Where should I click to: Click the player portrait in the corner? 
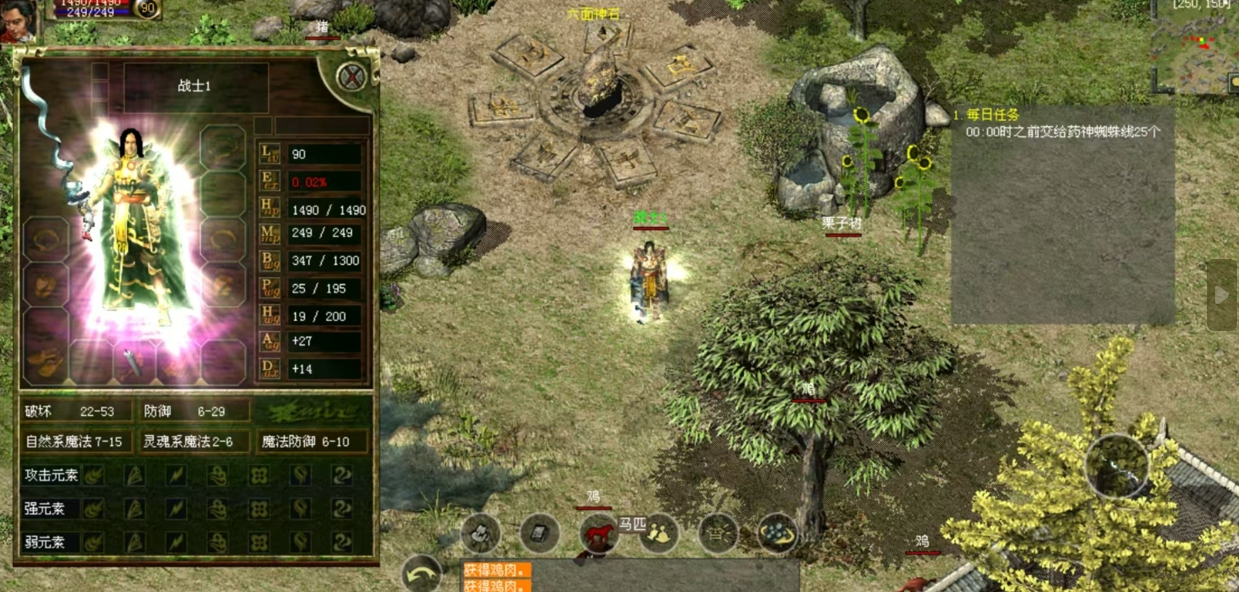tap(17, 20)
